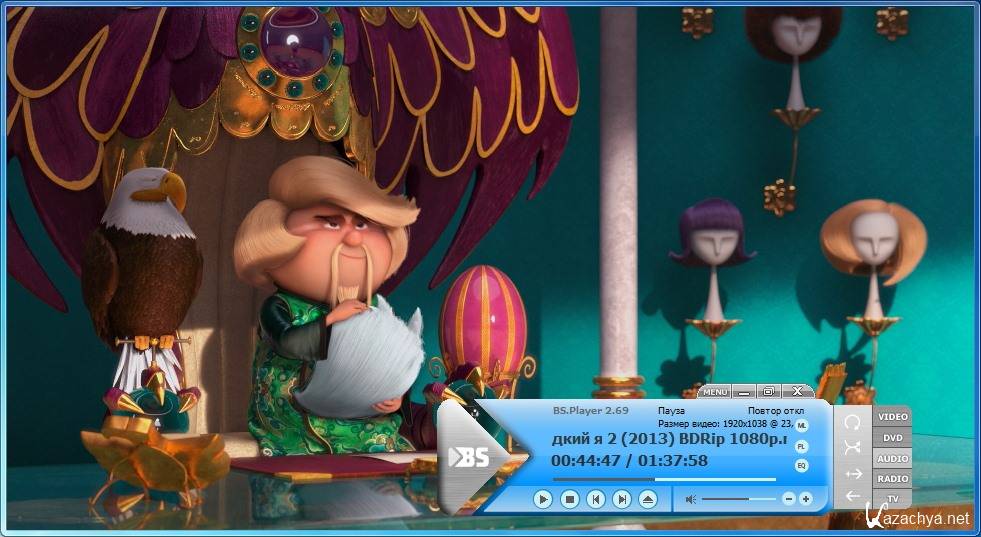981x537 pixels.
Task: Minimize the BS.Player window
Action: [744, 392]
